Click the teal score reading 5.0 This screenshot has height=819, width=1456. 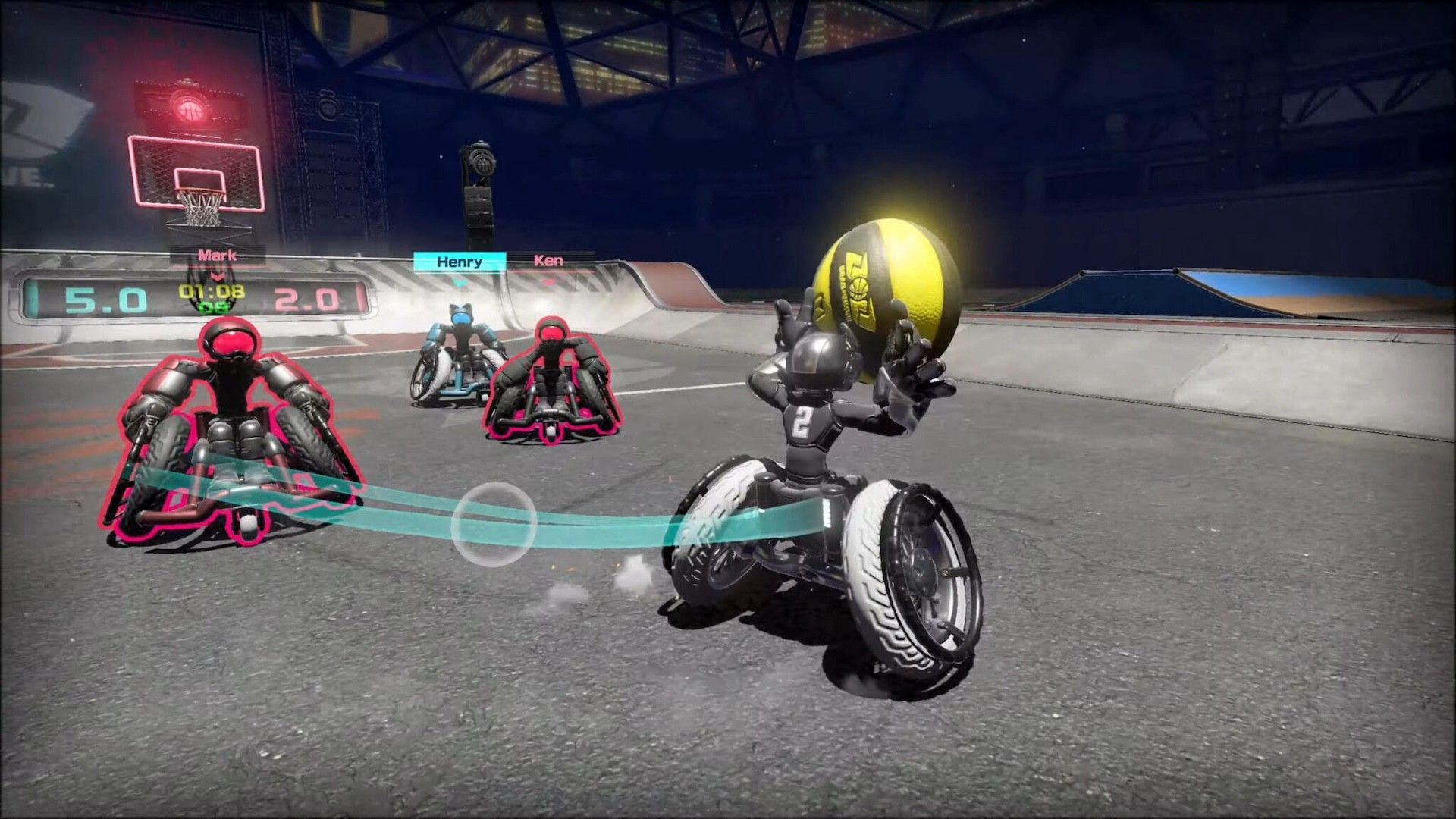[x=105, y=297]
